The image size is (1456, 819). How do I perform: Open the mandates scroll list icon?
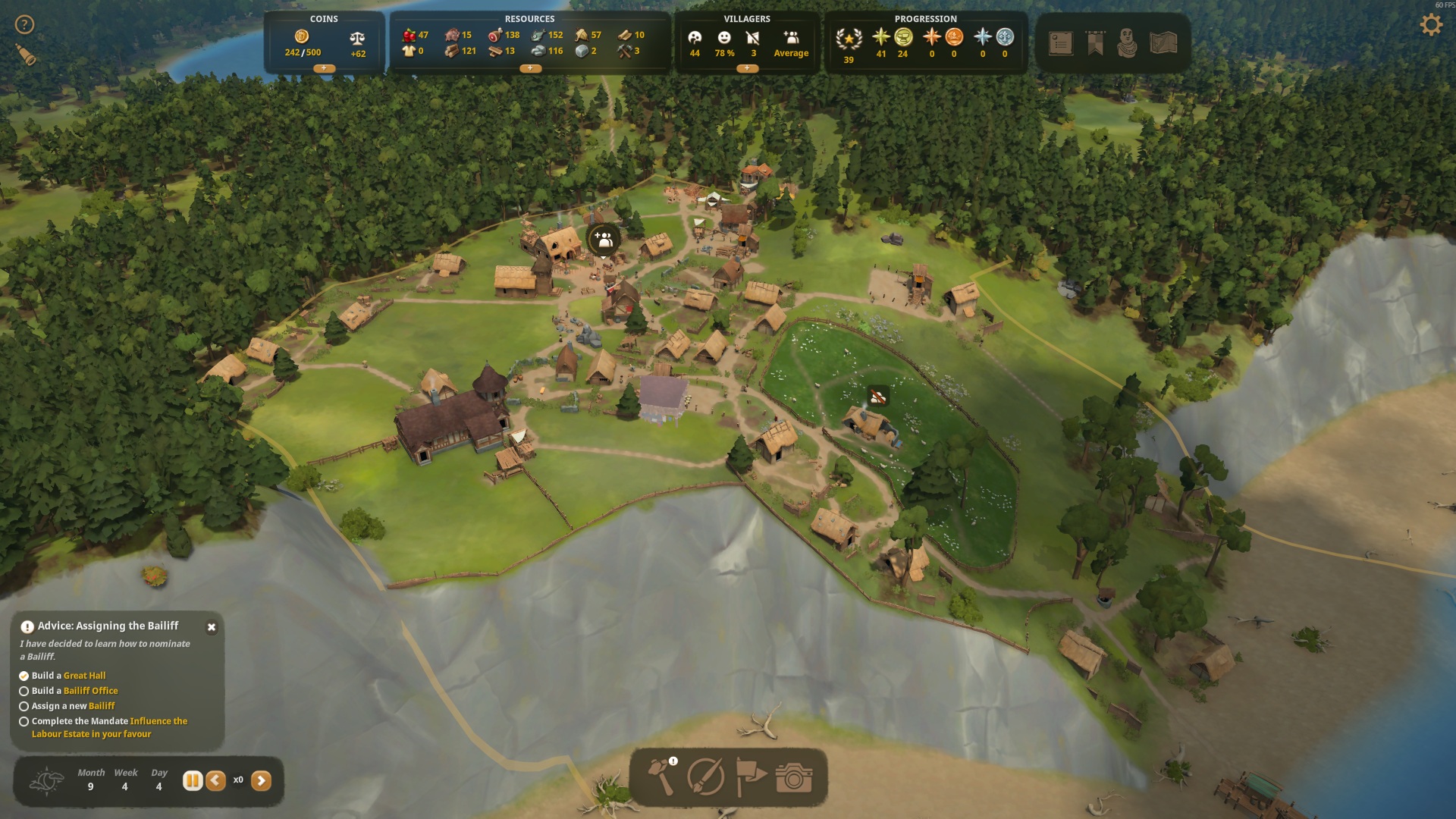click(x=1060, y=43)
